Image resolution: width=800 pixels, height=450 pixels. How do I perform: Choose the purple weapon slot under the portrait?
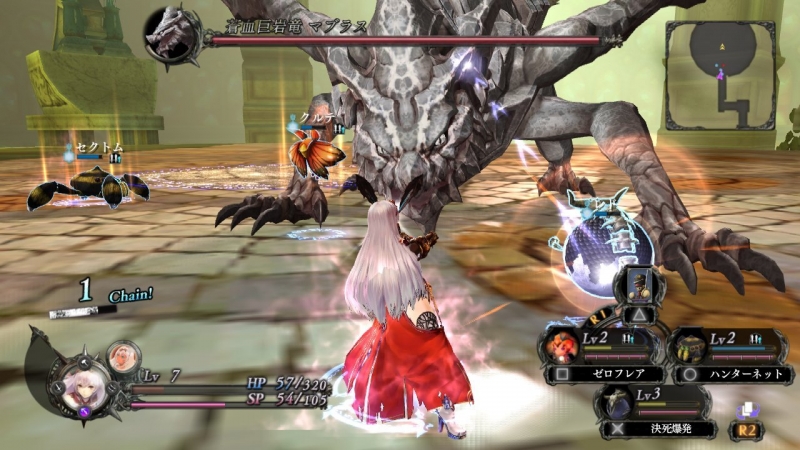(84, 412)
